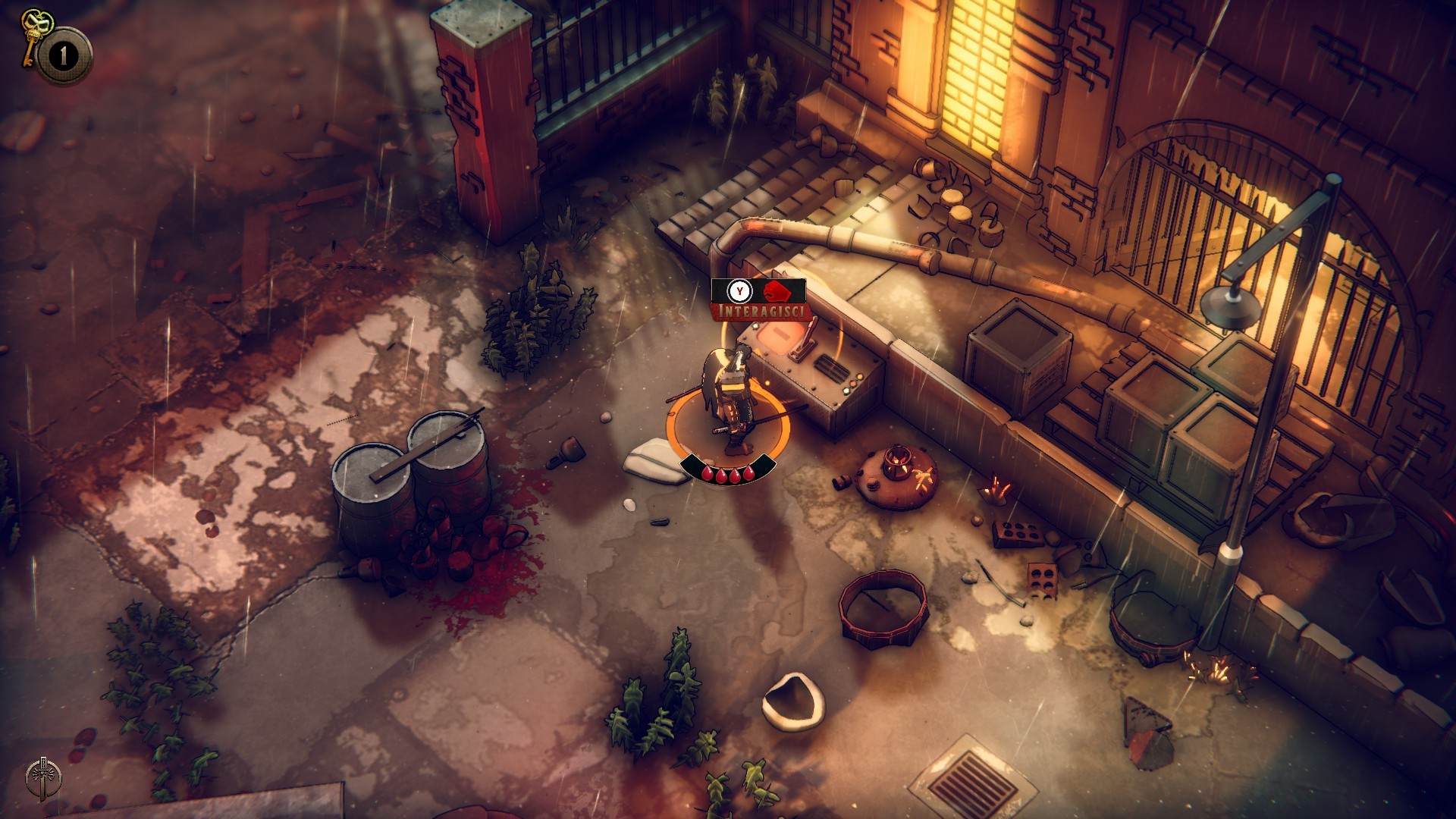Click the sword emblem icon

tap(44, 778)
